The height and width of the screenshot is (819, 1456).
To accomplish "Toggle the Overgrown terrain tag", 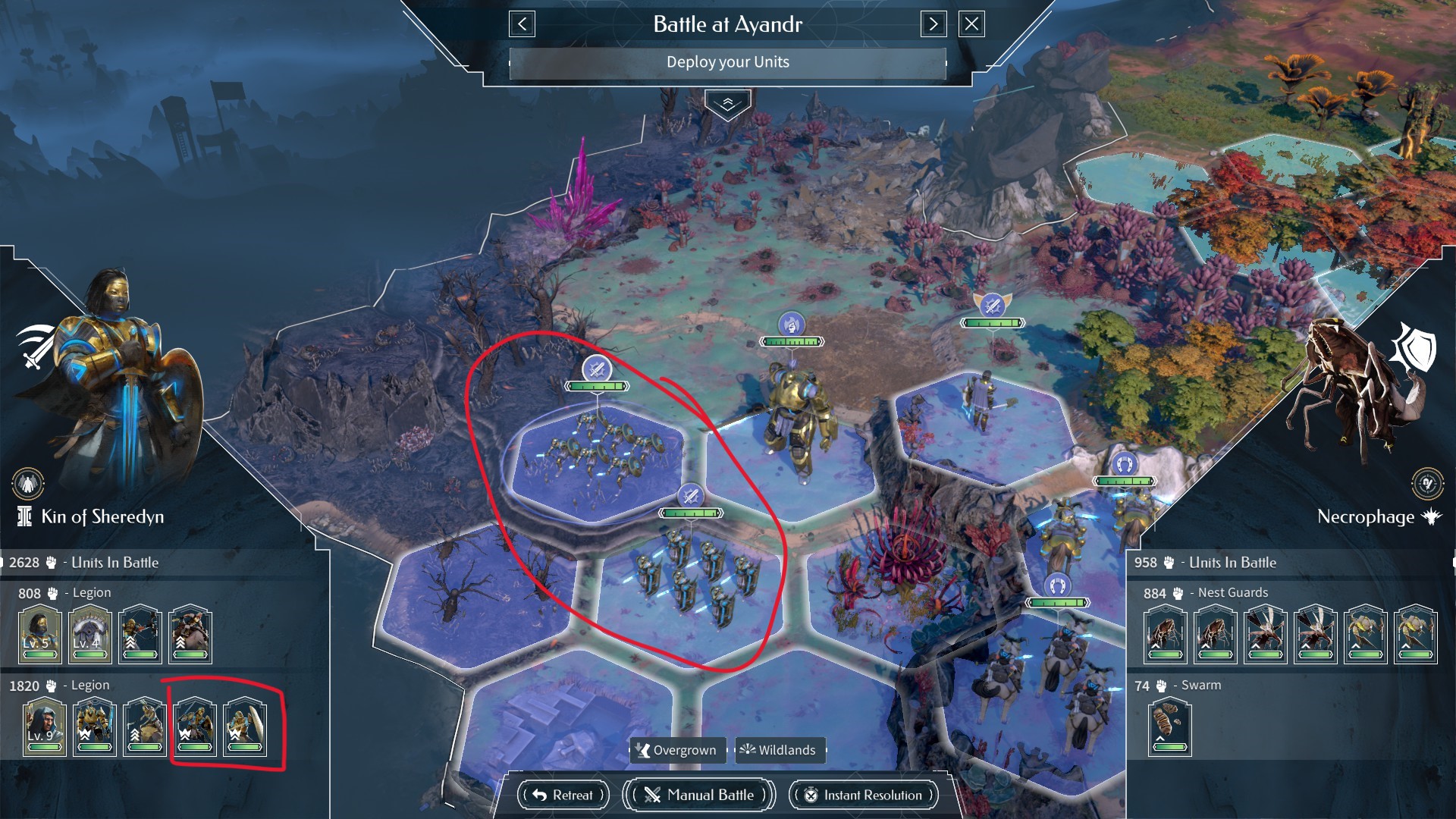I will (x=677, y=751).
